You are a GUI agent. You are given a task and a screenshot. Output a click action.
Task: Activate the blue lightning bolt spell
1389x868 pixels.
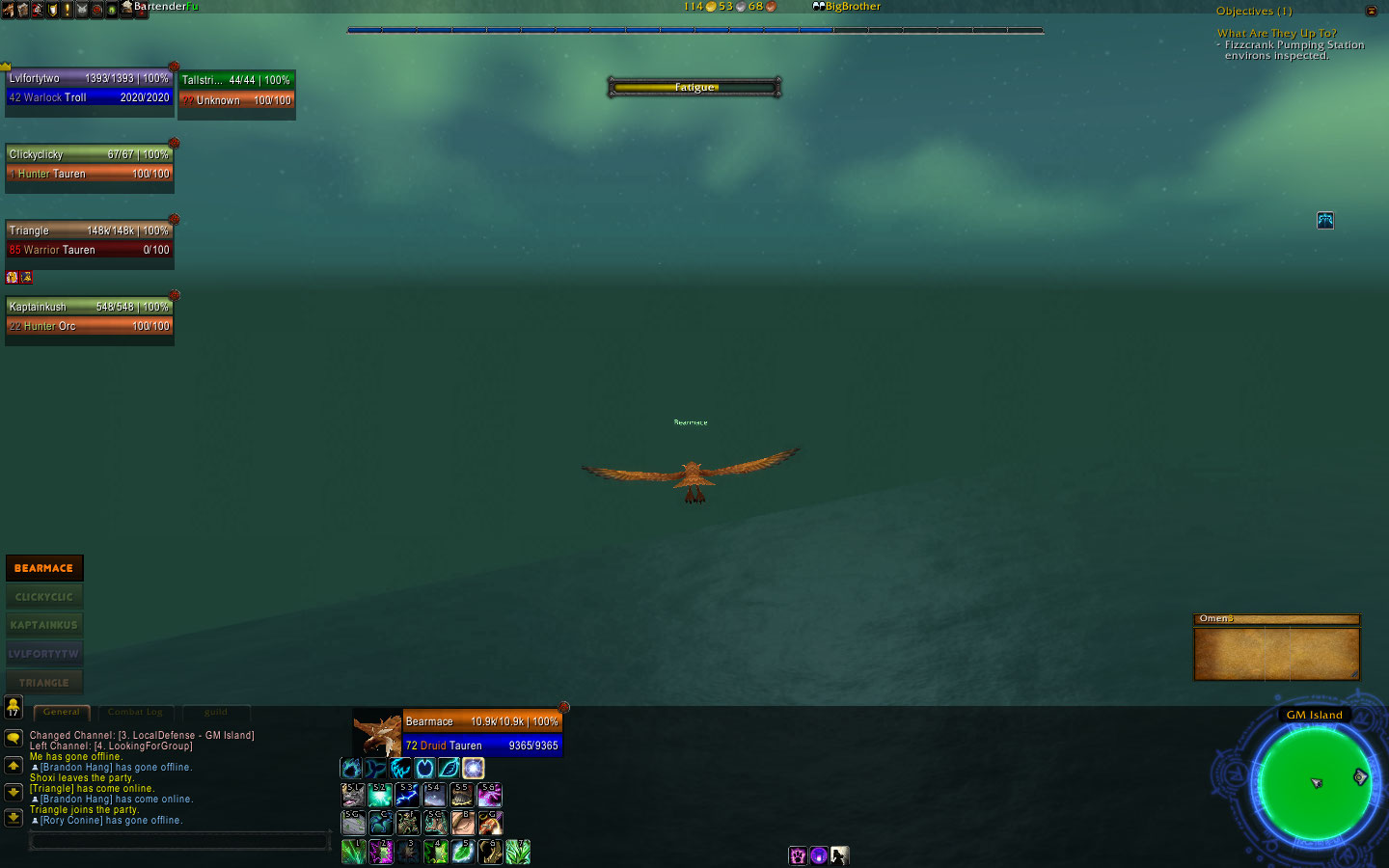[x=407, y=796]
